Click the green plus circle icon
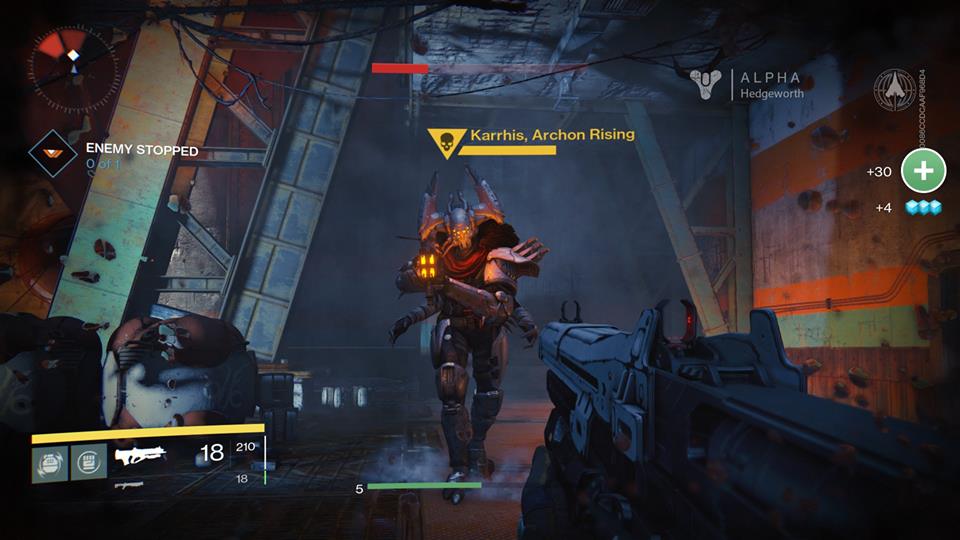Viewport: 960px width, 540px height. [923, 171]
